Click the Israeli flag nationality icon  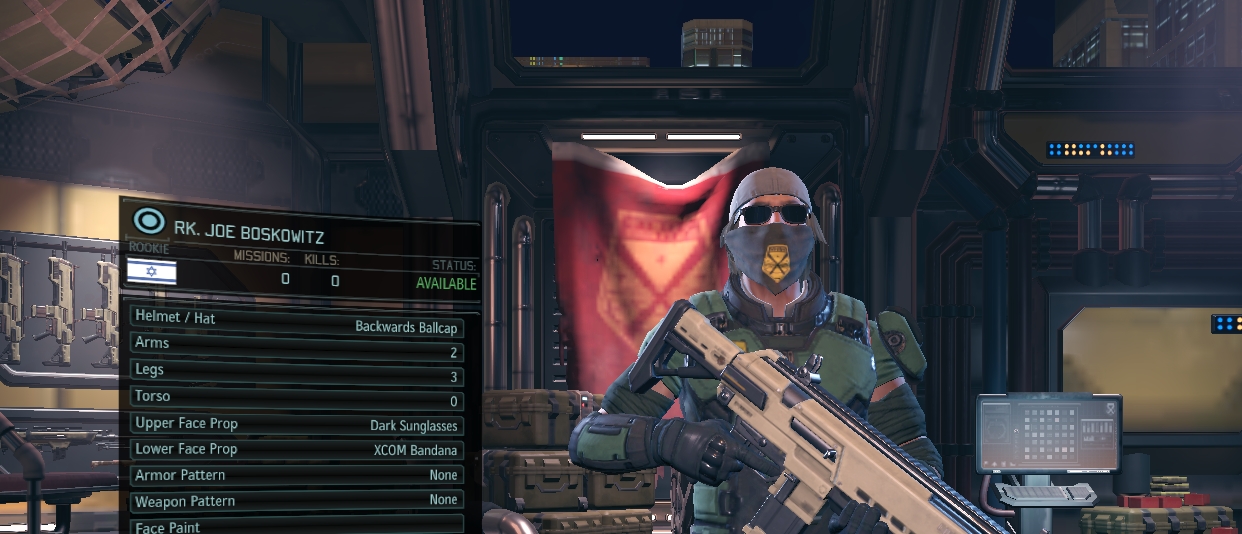(152, 271)
